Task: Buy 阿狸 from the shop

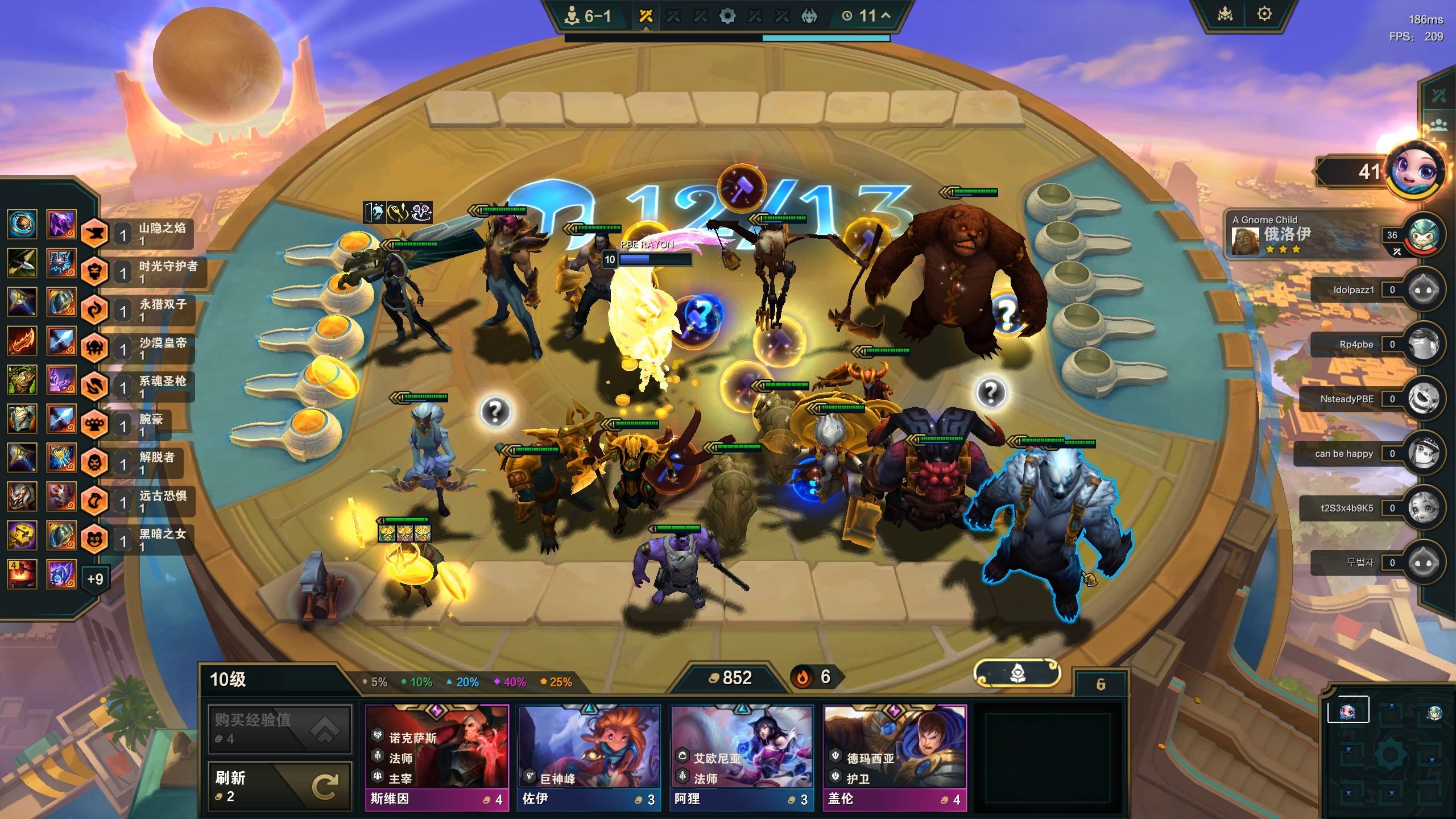Action: (742, 756)
